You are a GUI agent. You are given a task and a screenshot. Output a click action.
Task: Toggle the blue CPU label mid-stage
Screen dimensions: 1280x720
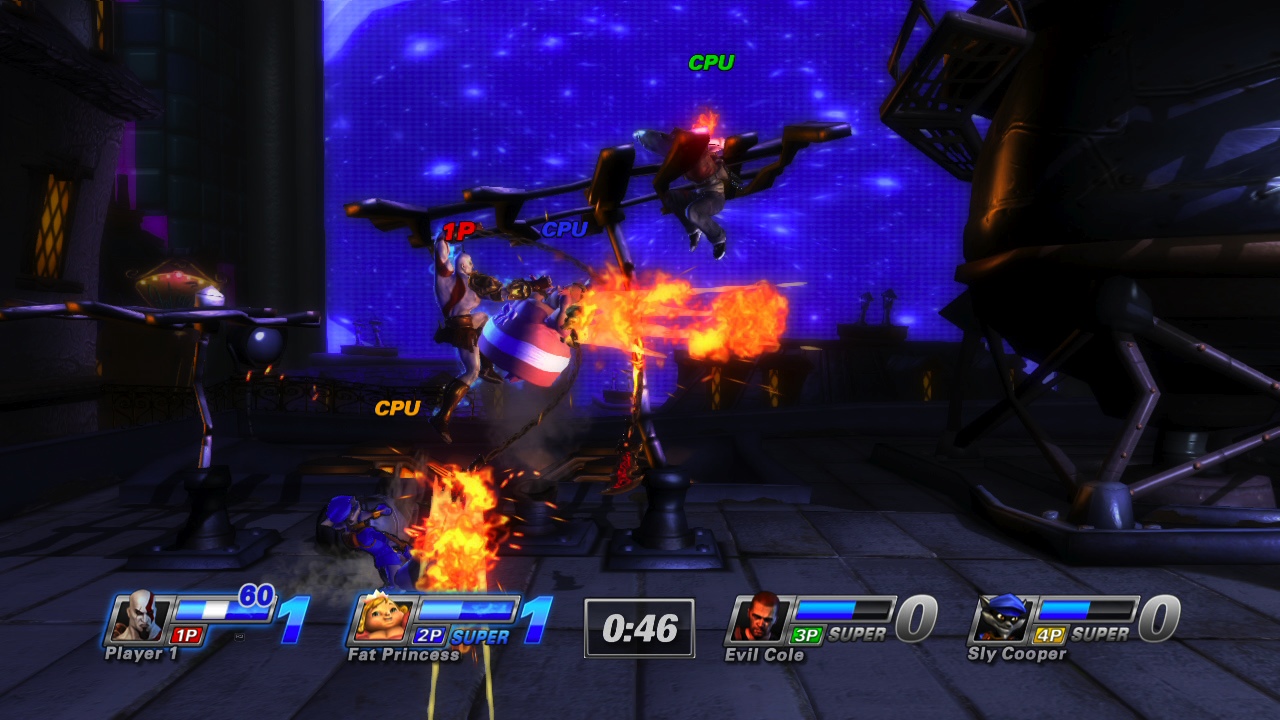[563, 232]
